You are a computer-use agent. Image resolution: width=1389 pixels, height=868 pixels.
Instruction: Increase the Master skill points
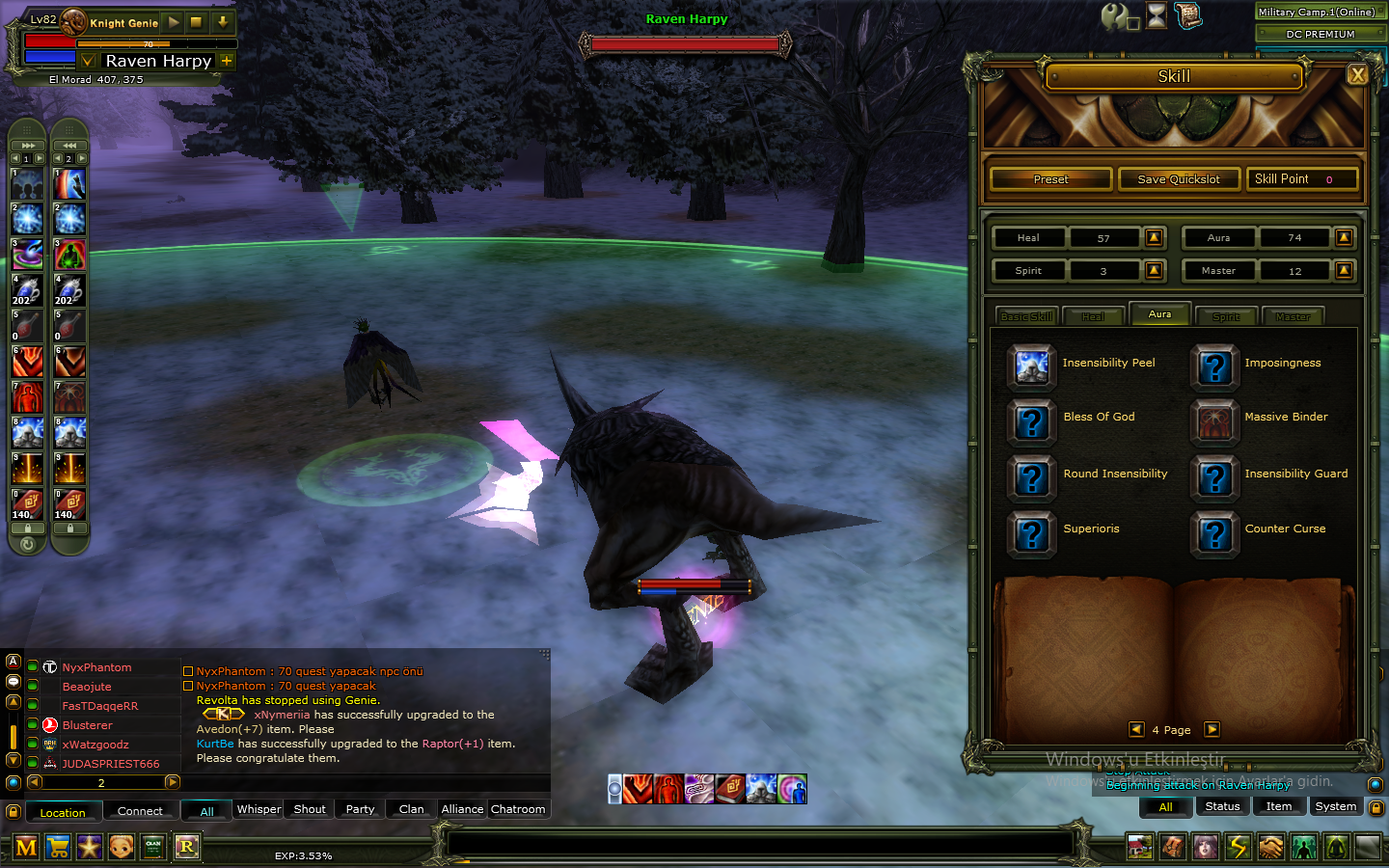[1344, 271]
